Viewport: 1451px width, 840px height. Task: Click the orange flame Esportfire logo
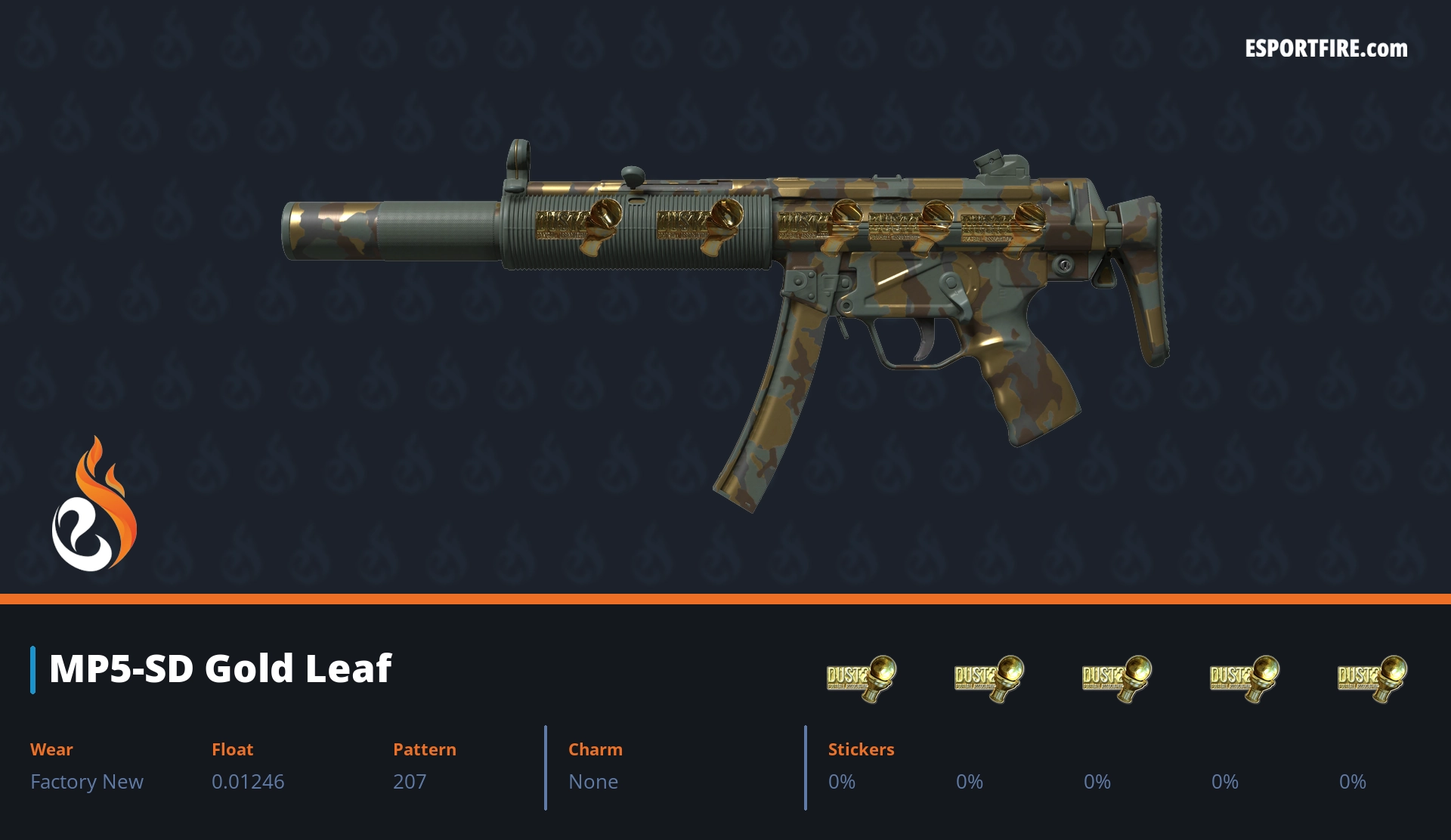click(94, 505)
